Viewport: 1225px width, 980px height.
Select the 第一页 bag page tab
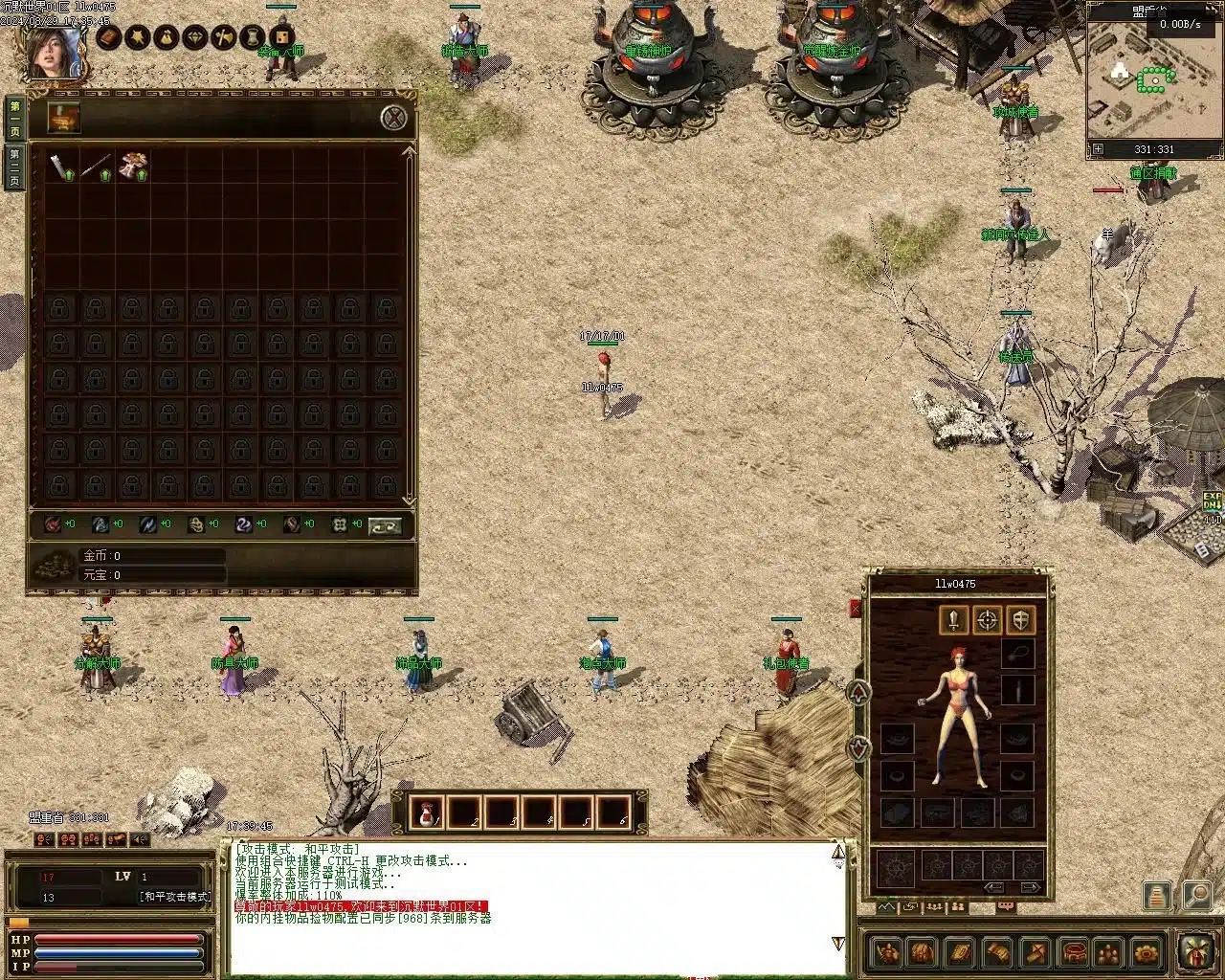point(15,118)
